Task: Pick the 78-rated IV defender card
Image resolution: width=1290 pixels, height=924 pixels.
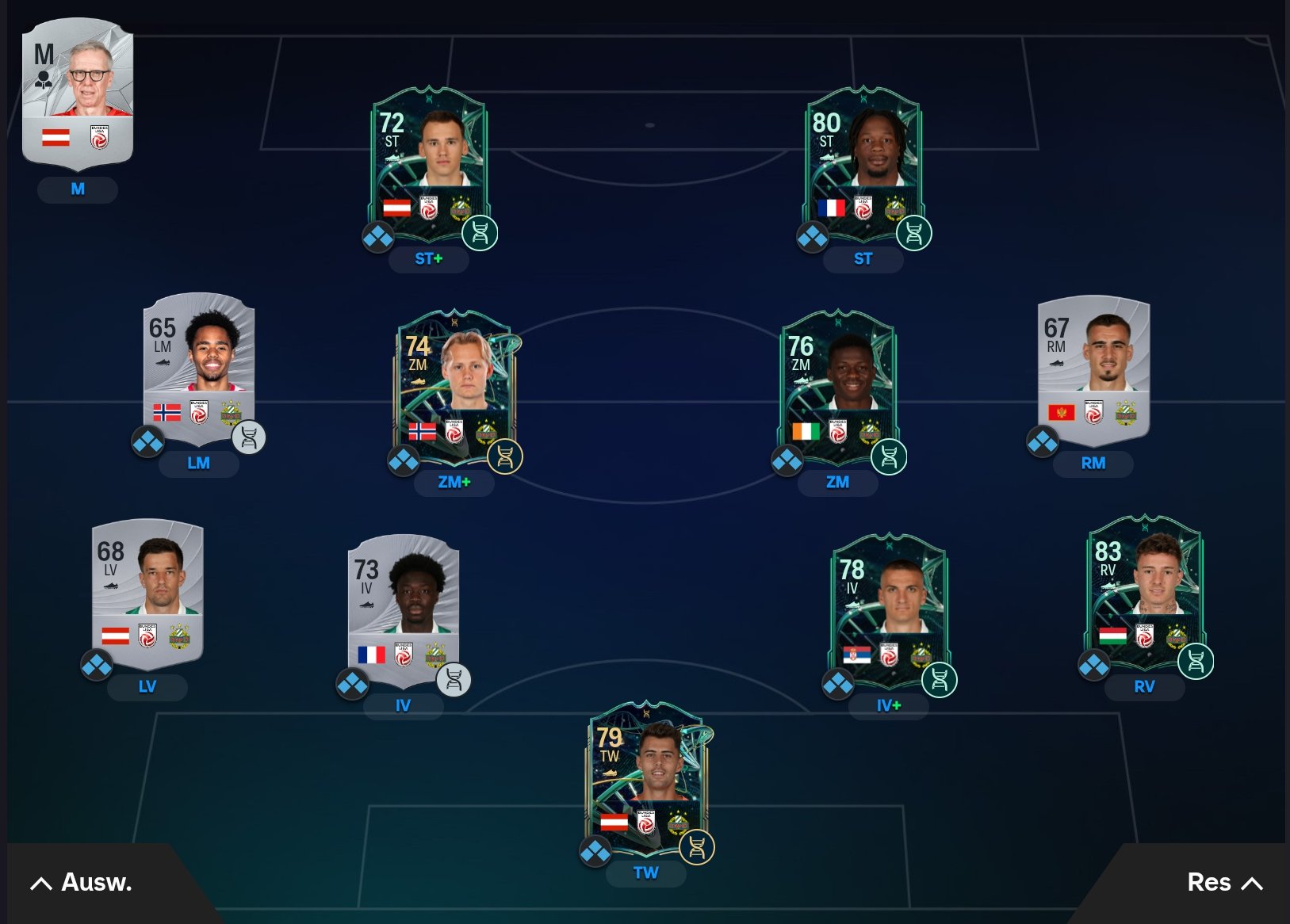Action: click(889, 610)
